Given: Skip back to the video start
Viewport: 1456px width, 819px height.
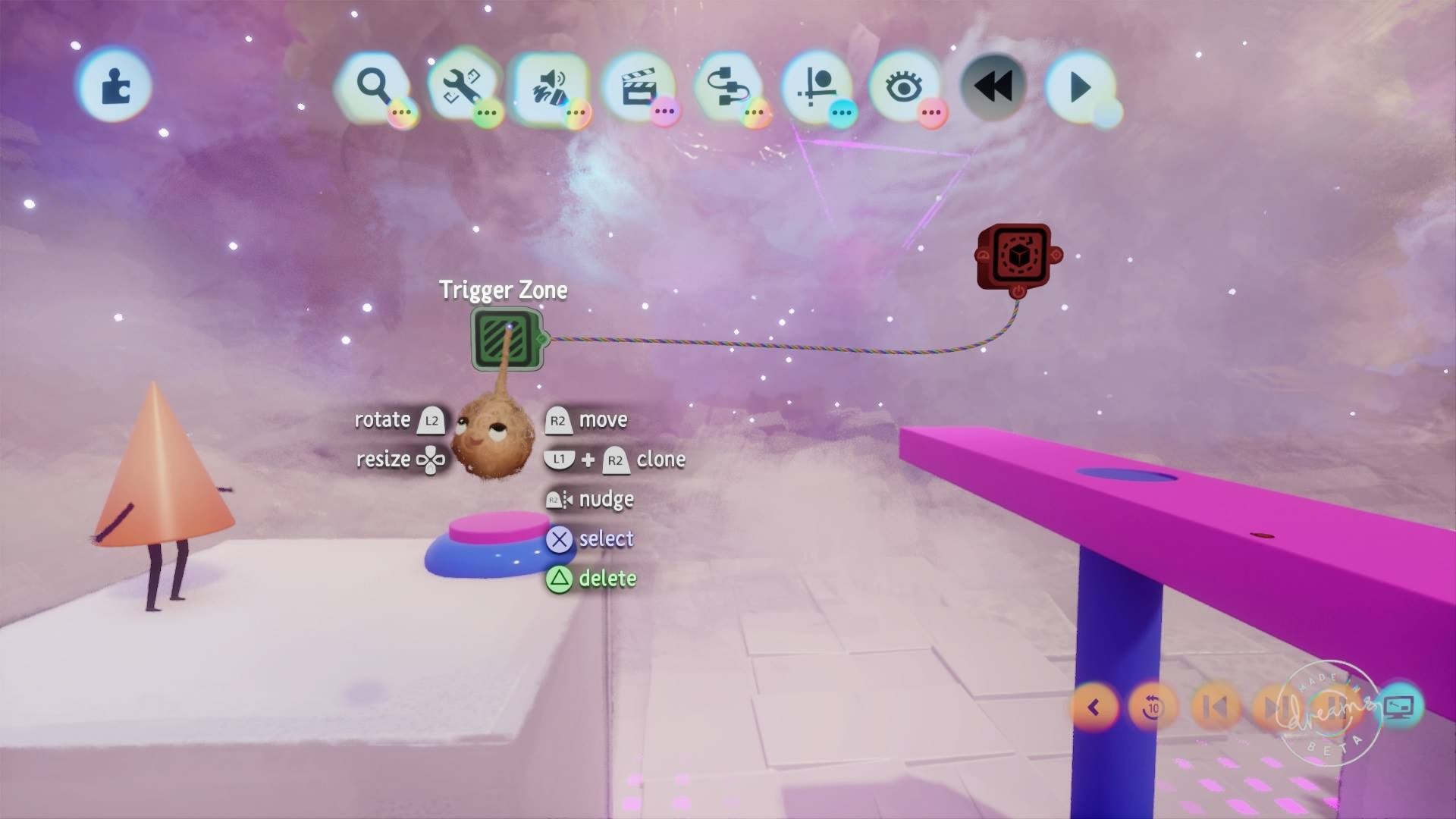Looking at the screenshot, I should point(1215,708).
